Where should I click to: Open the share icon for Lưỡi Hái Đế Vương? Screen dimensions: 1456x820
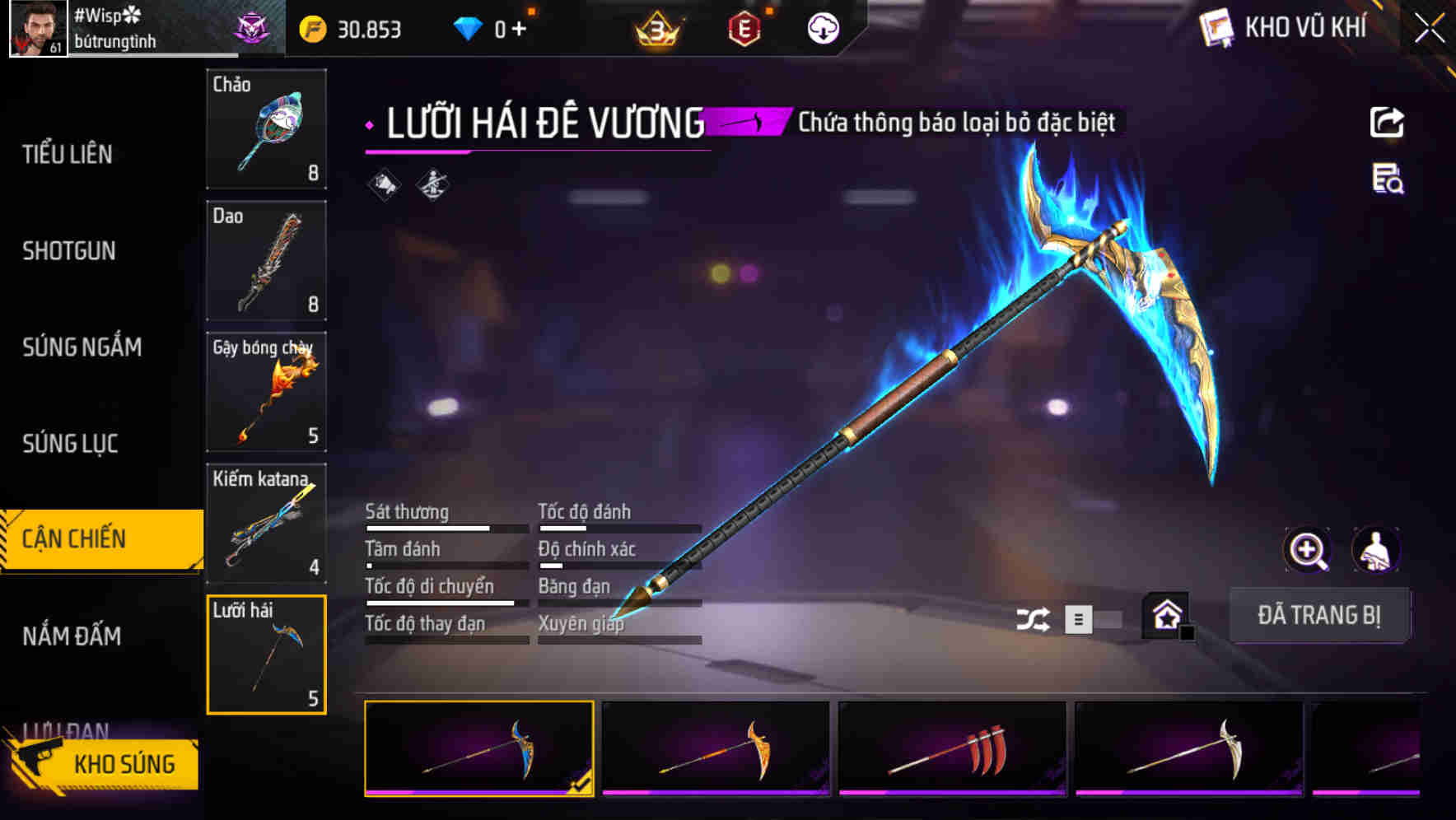(1388, 121)
